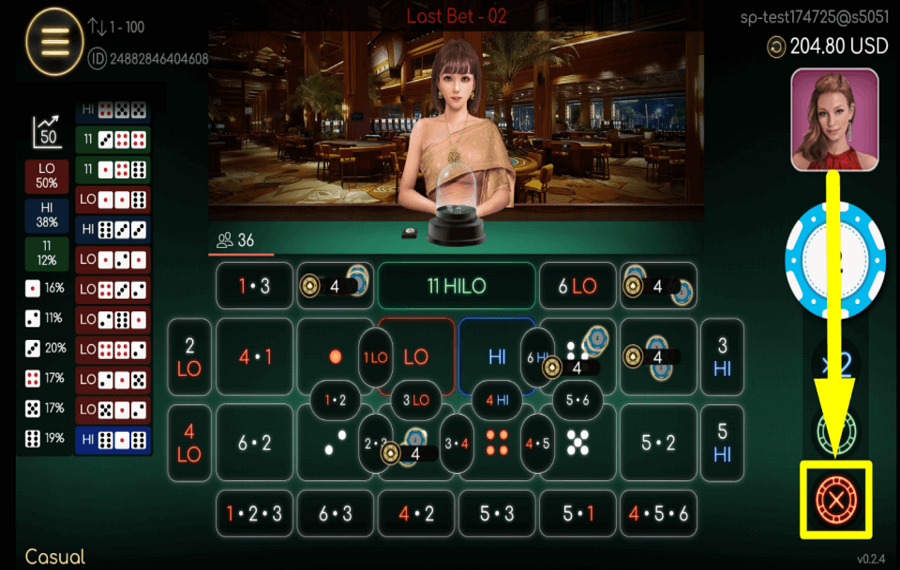Bet on the 1•2•3 combination tile
Image resolution: width=900 pixels, height=570 pixels.
[x=254, y=513]
